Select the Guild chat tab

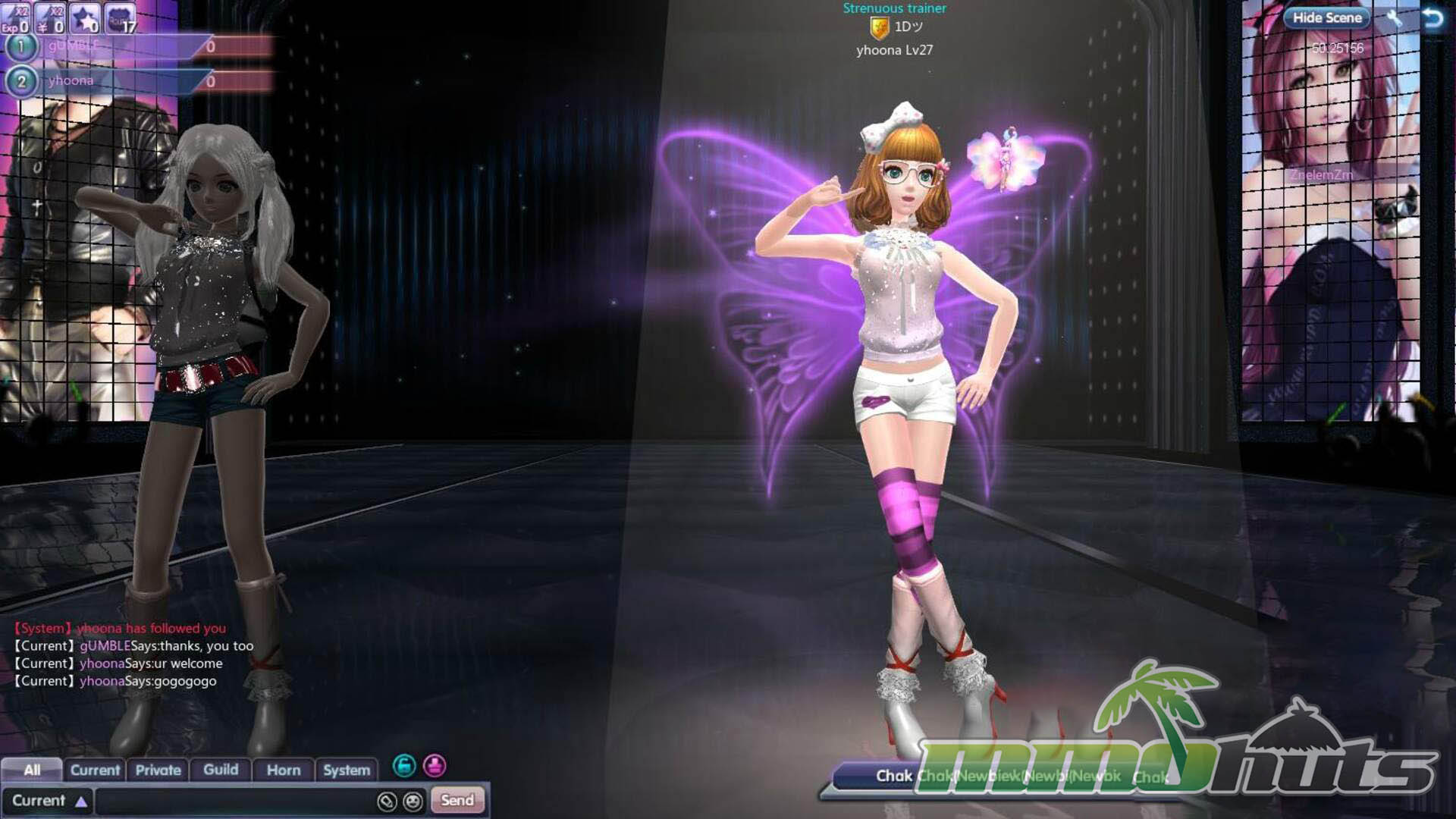click(x=221, y=770)
